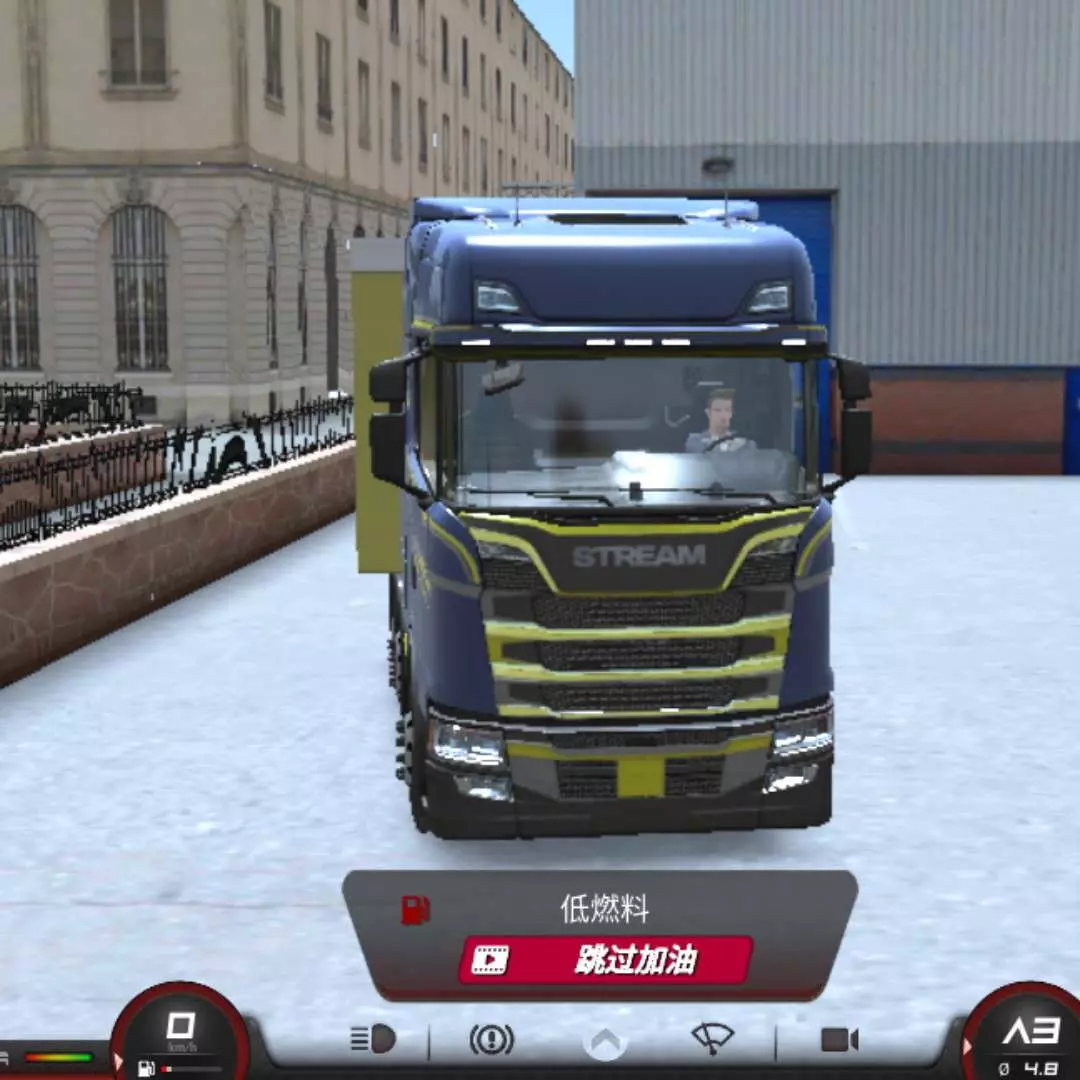Expand the upward chevron panel

[x=605, y=1042]
